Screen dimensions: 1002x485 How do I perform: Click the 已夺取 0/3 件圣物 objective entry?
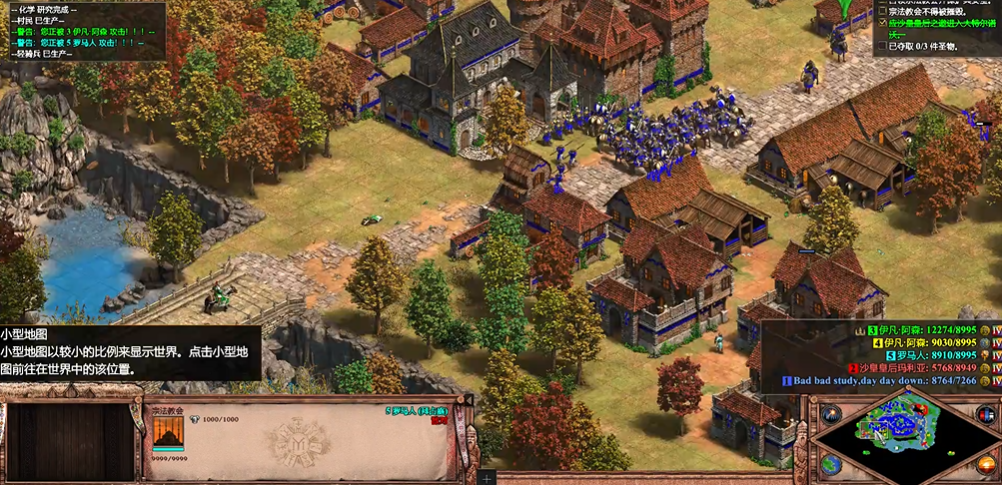(x=922, y=46)
